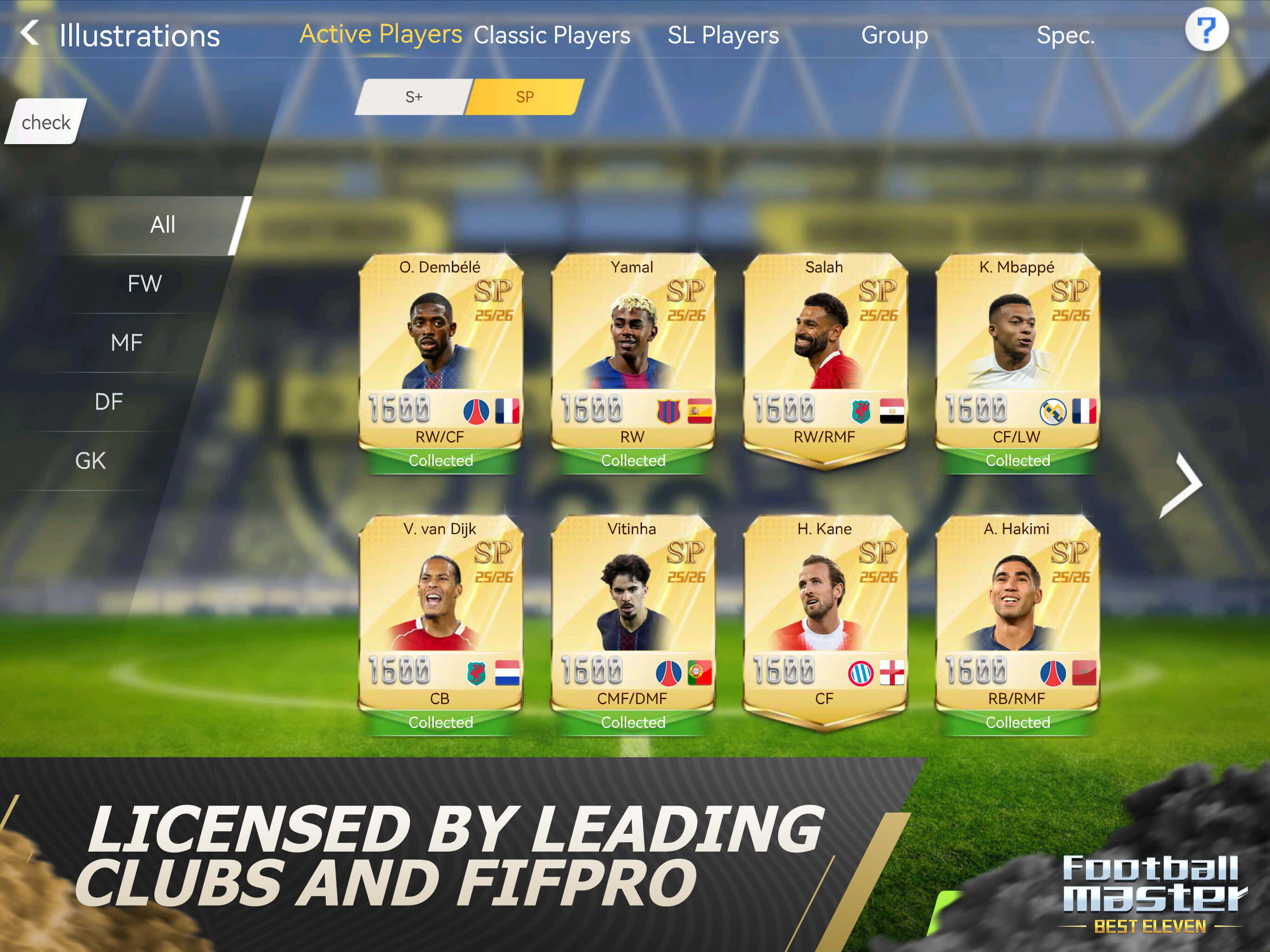1270x952 pixels.
Task: Select the SP rating toggle
Action: click(524, 97)
